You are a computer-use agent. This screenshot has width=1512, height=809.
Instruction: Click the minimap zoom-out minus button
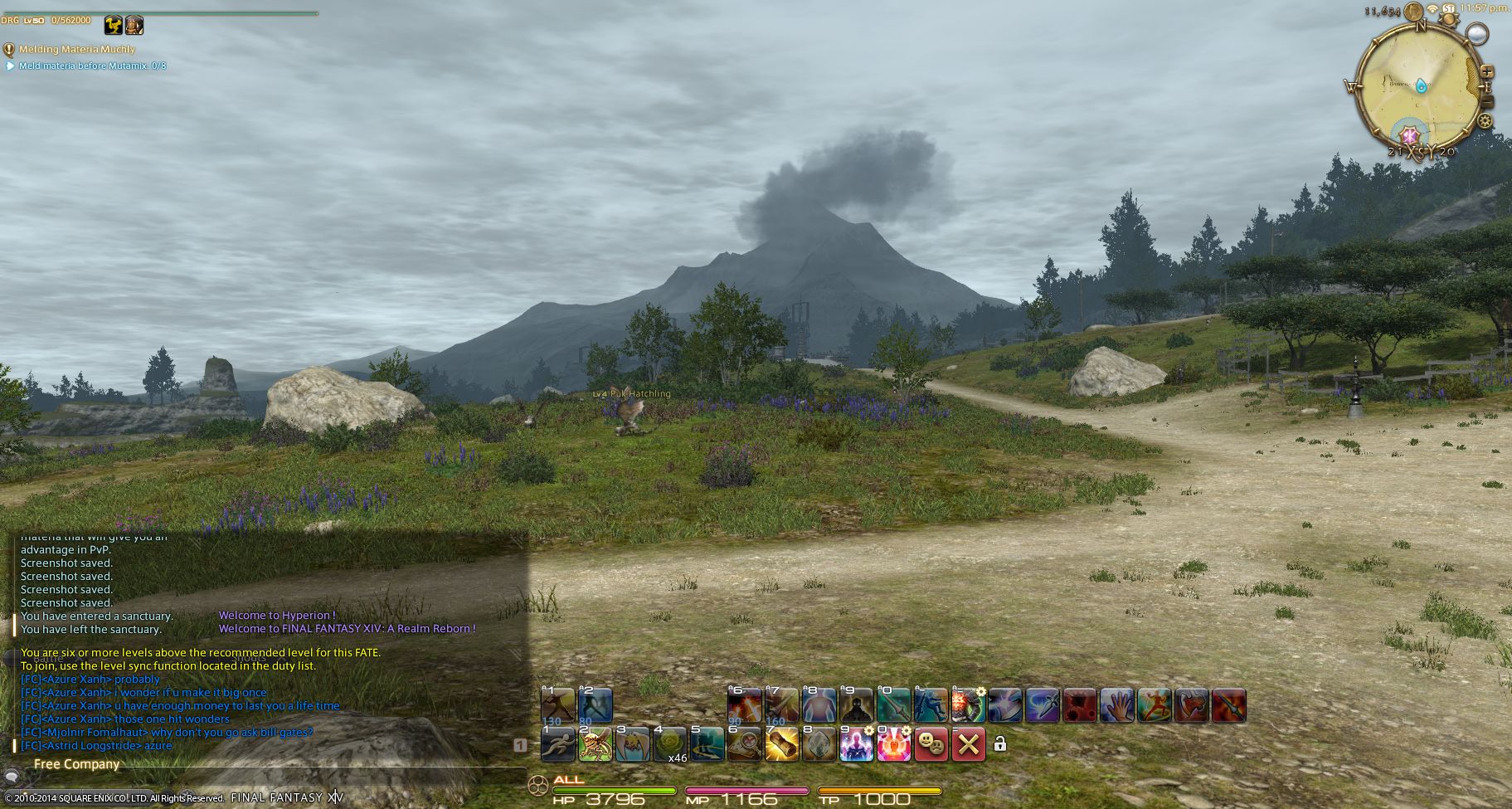[x=1486, y=101]
